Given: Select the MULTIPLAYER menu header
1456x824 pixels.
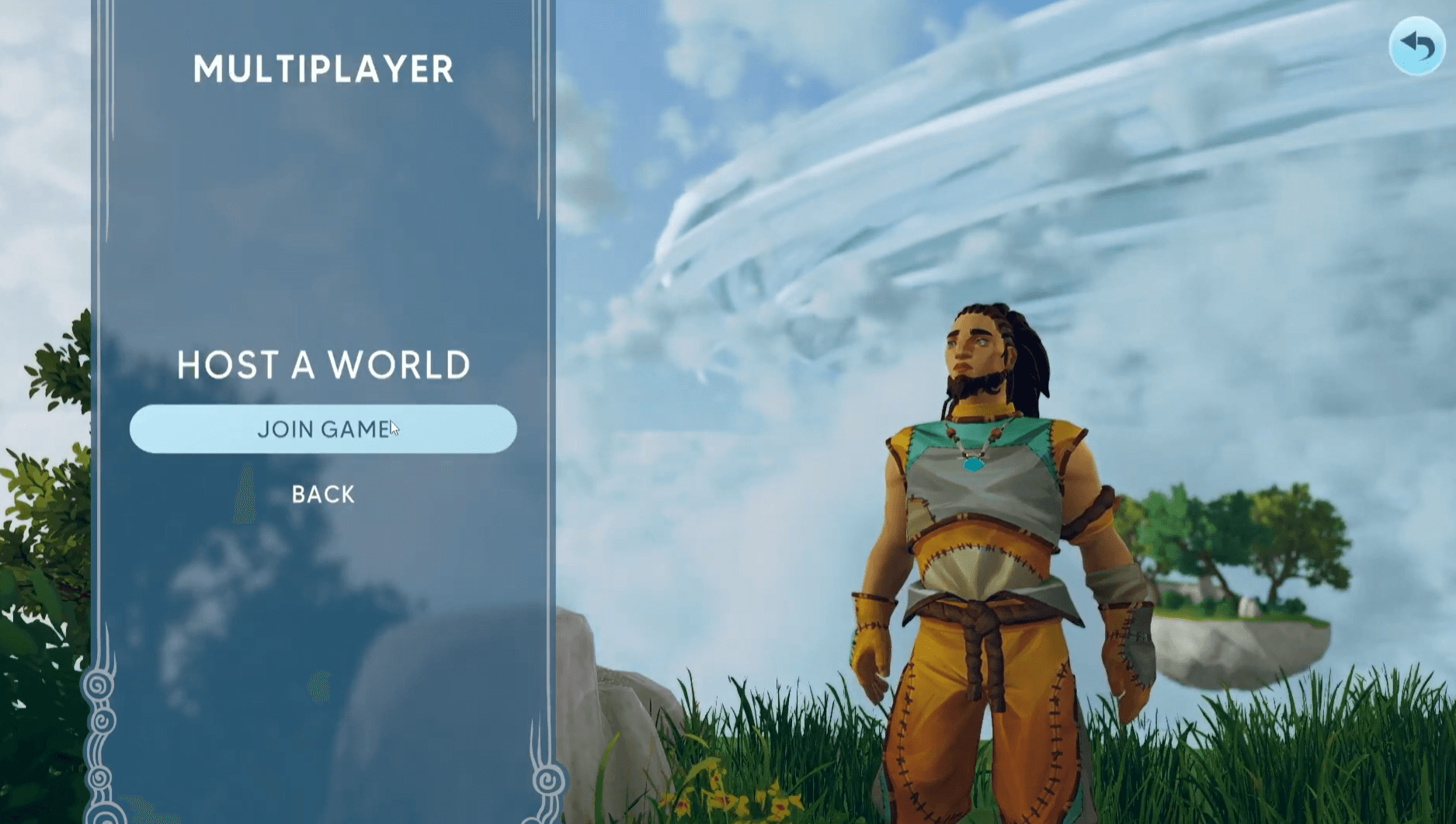Looking at the screenshot, I should click(323, 68).
